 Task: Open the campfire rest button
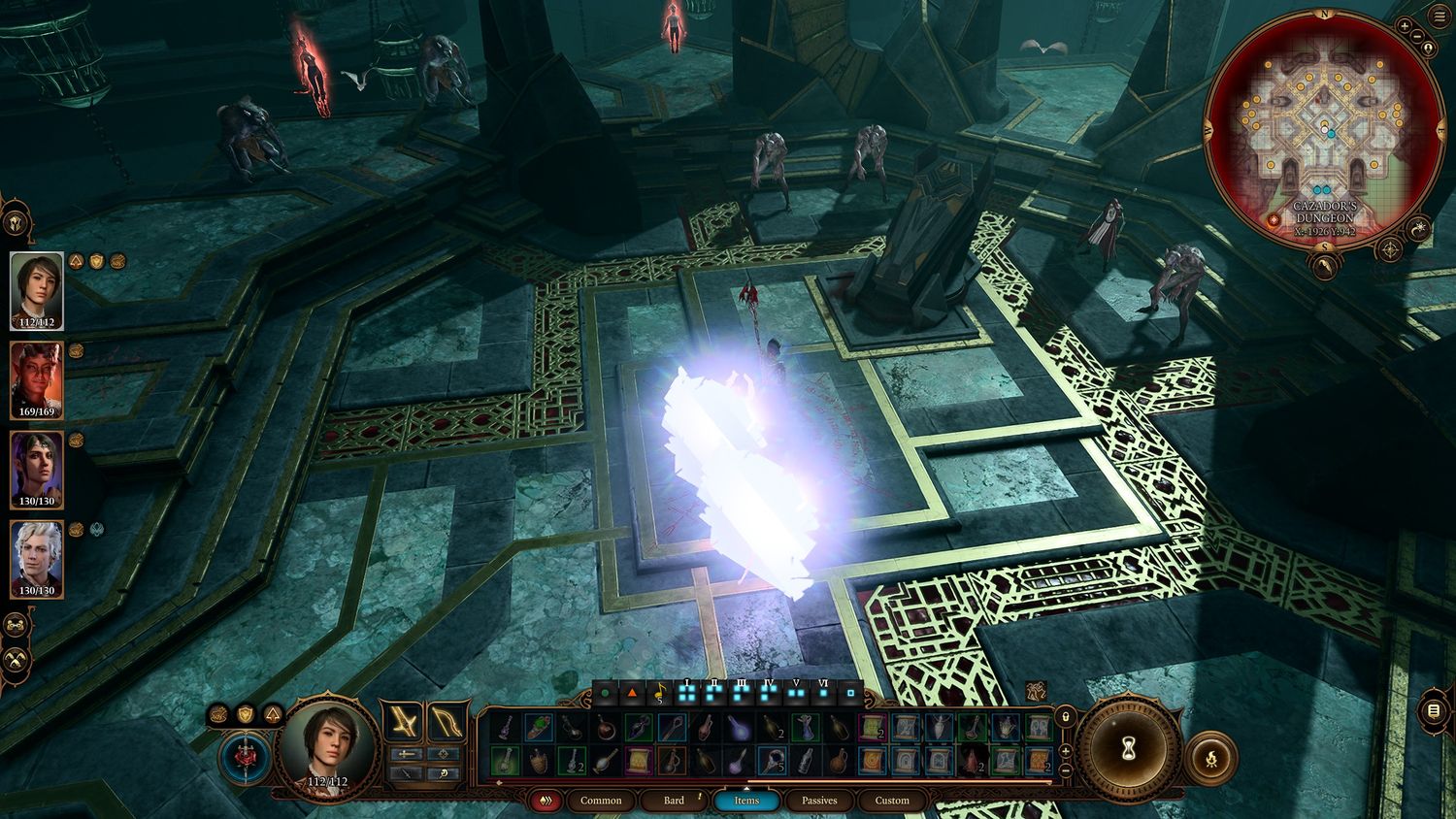point(1210,756)
